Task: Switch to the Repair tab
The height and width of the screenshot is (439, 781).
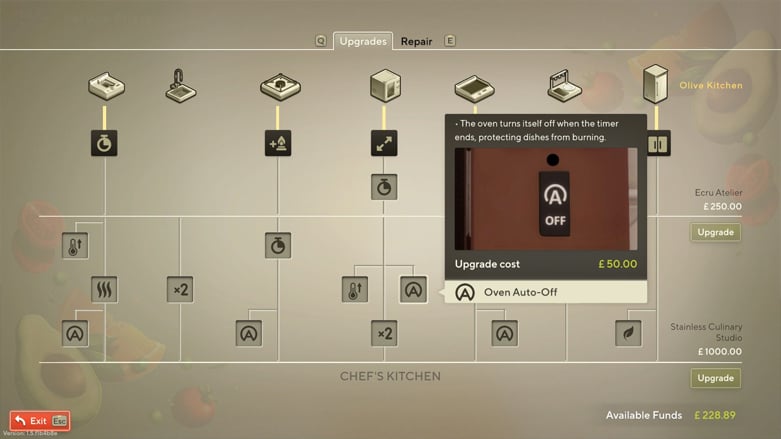Action: pos(416,42)
